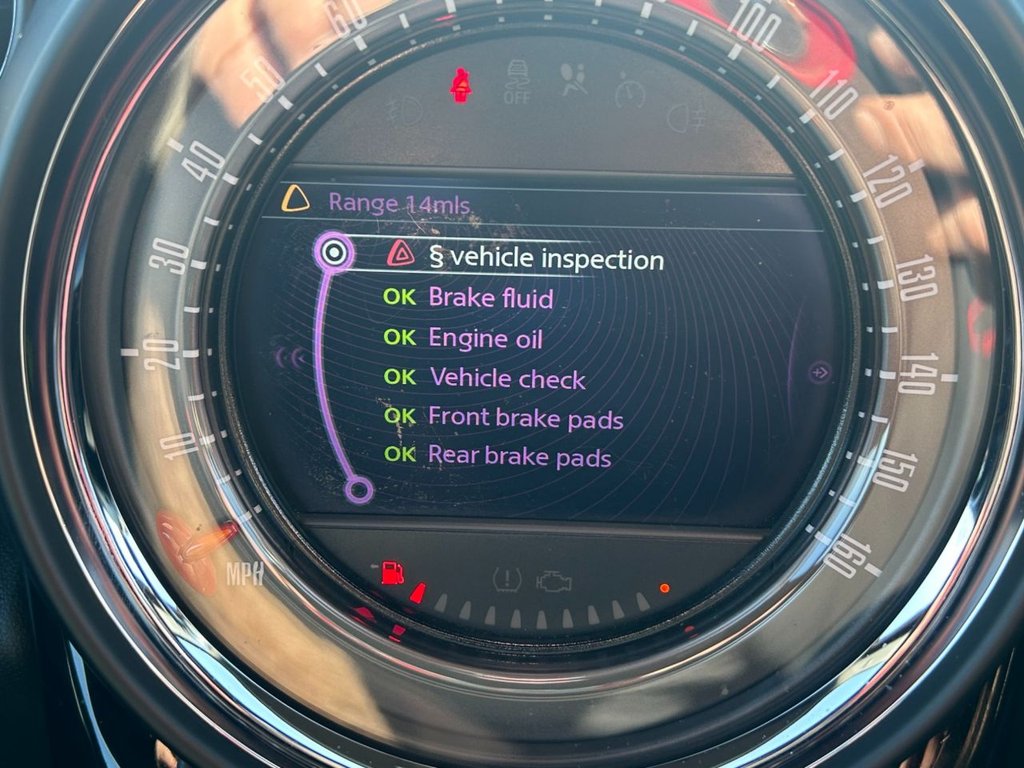Open the Brake fluid status row
The height and width of the screenshot is (768, 1024).
(490, 298)
